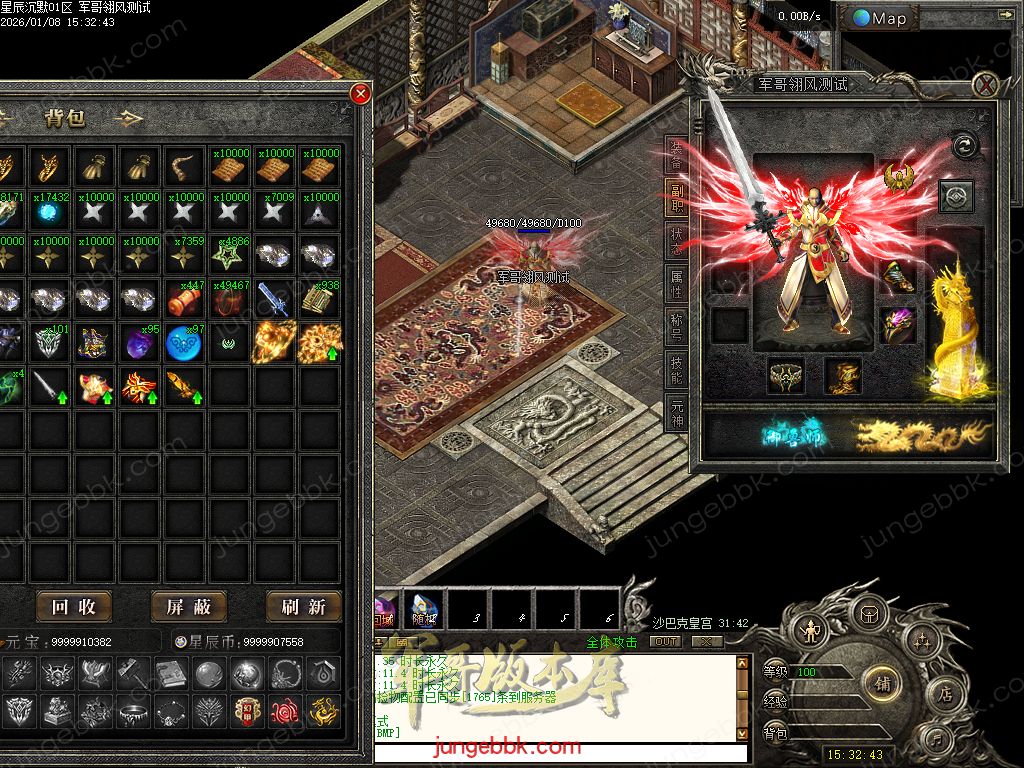
Task: Close the character equipment panel
Action: tap(986, 85)
